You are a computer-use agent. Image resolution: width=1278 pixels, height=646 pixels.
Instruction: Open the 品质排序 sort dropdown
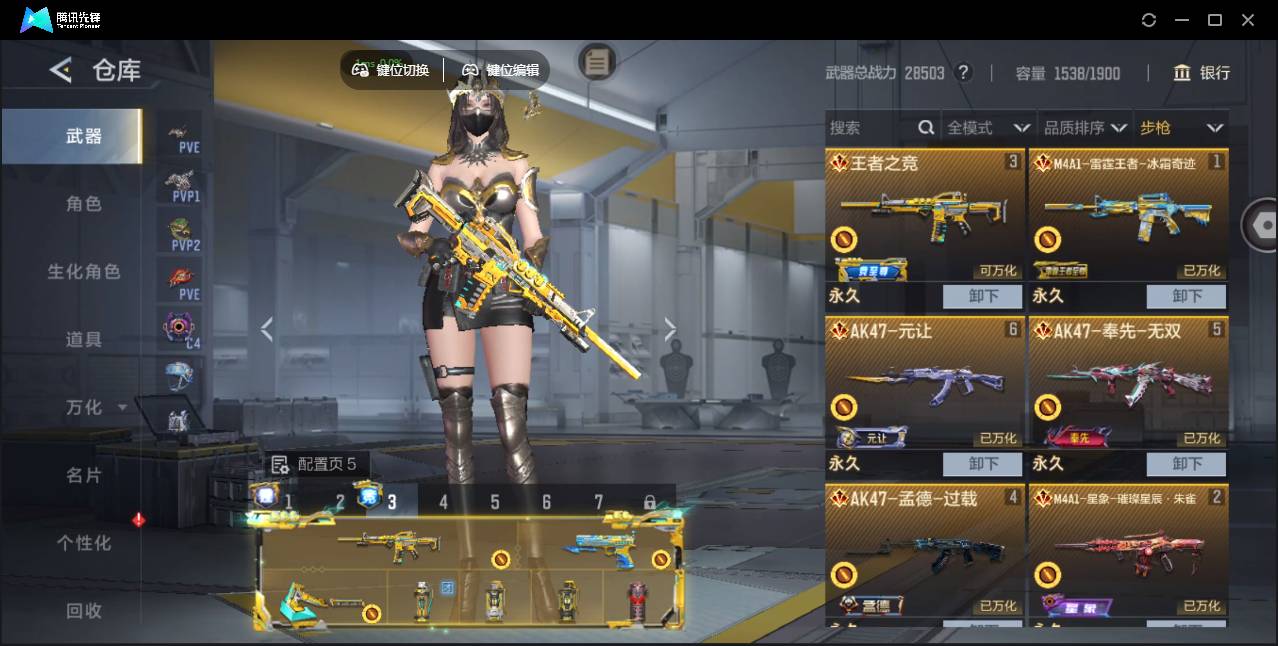point(1085,128)
